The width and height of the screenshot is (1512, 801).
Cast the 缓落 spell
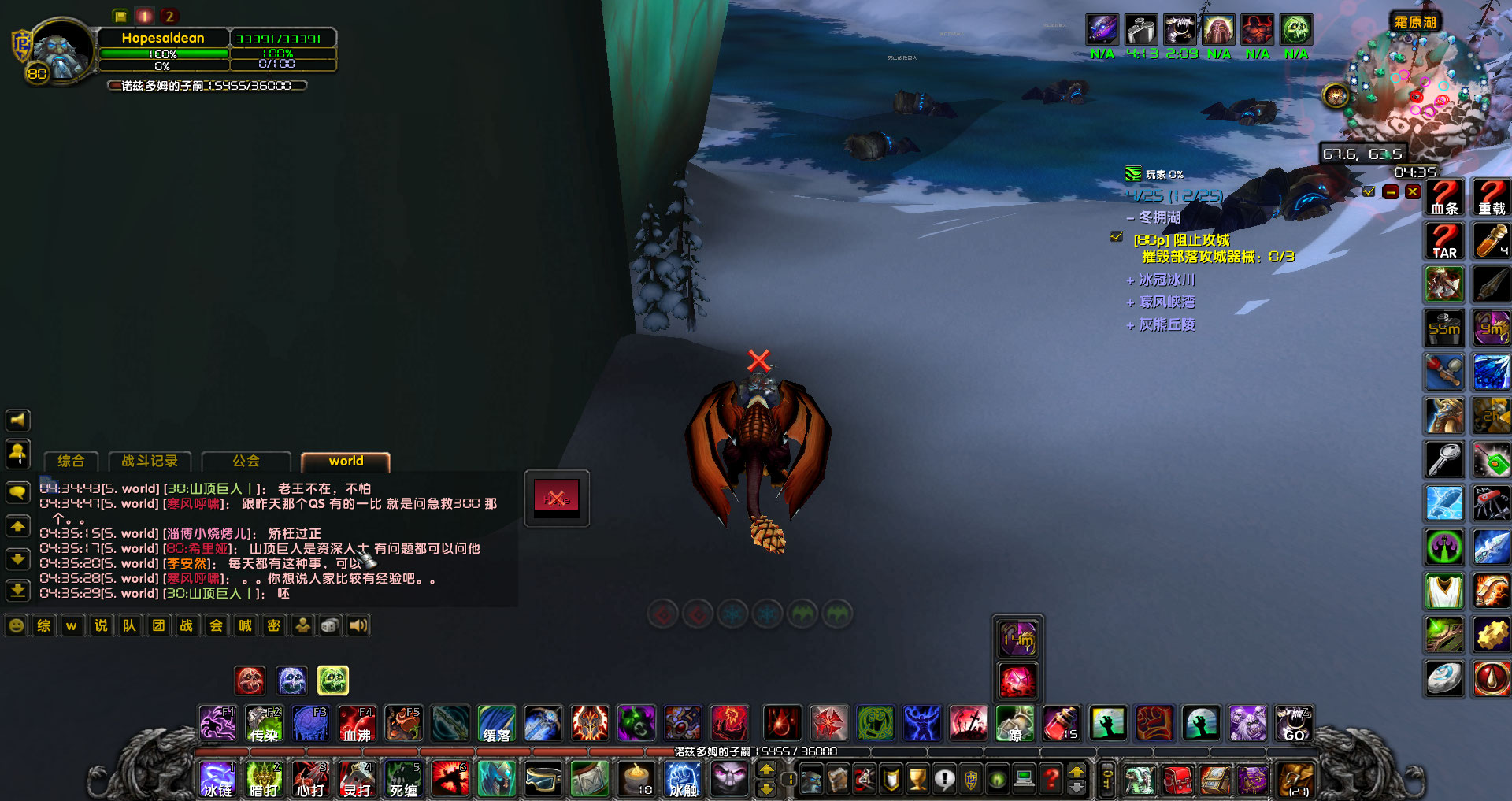496,722
